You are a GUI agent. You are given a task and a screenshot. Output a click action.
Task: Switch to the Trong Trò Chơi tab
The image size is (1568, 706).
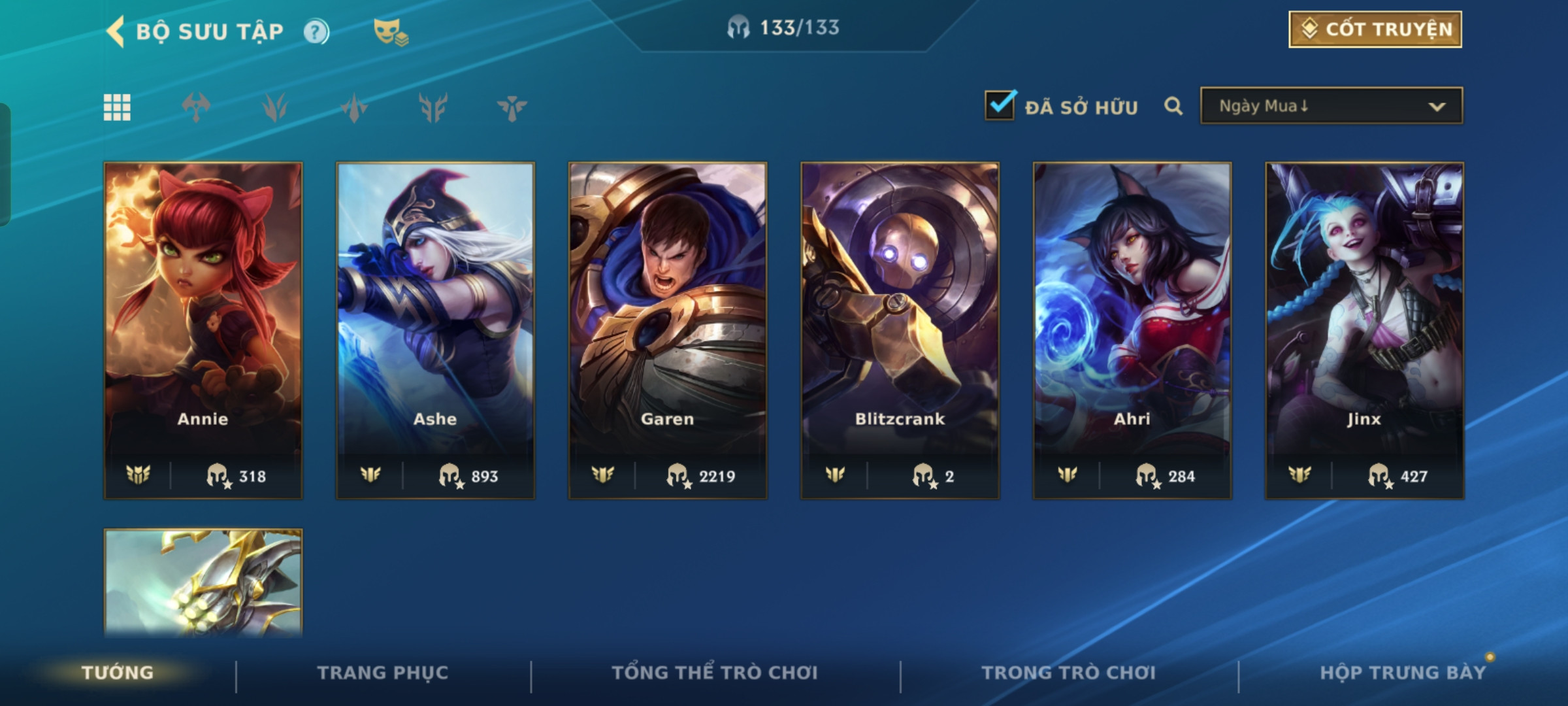pos(1069,673)
